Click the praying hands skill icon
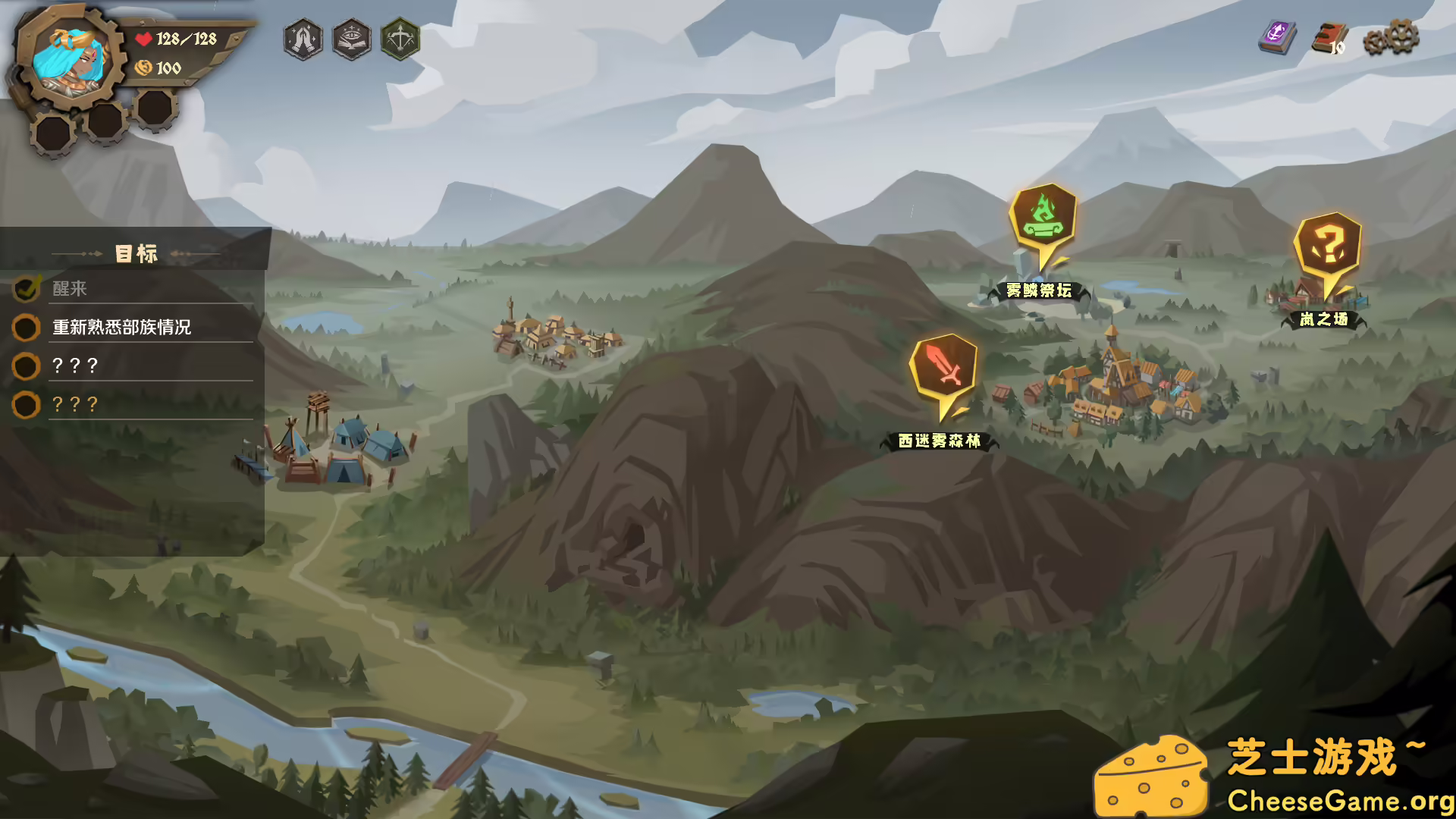The height and width of the screenshot is (819, 1456). [303, 39]
